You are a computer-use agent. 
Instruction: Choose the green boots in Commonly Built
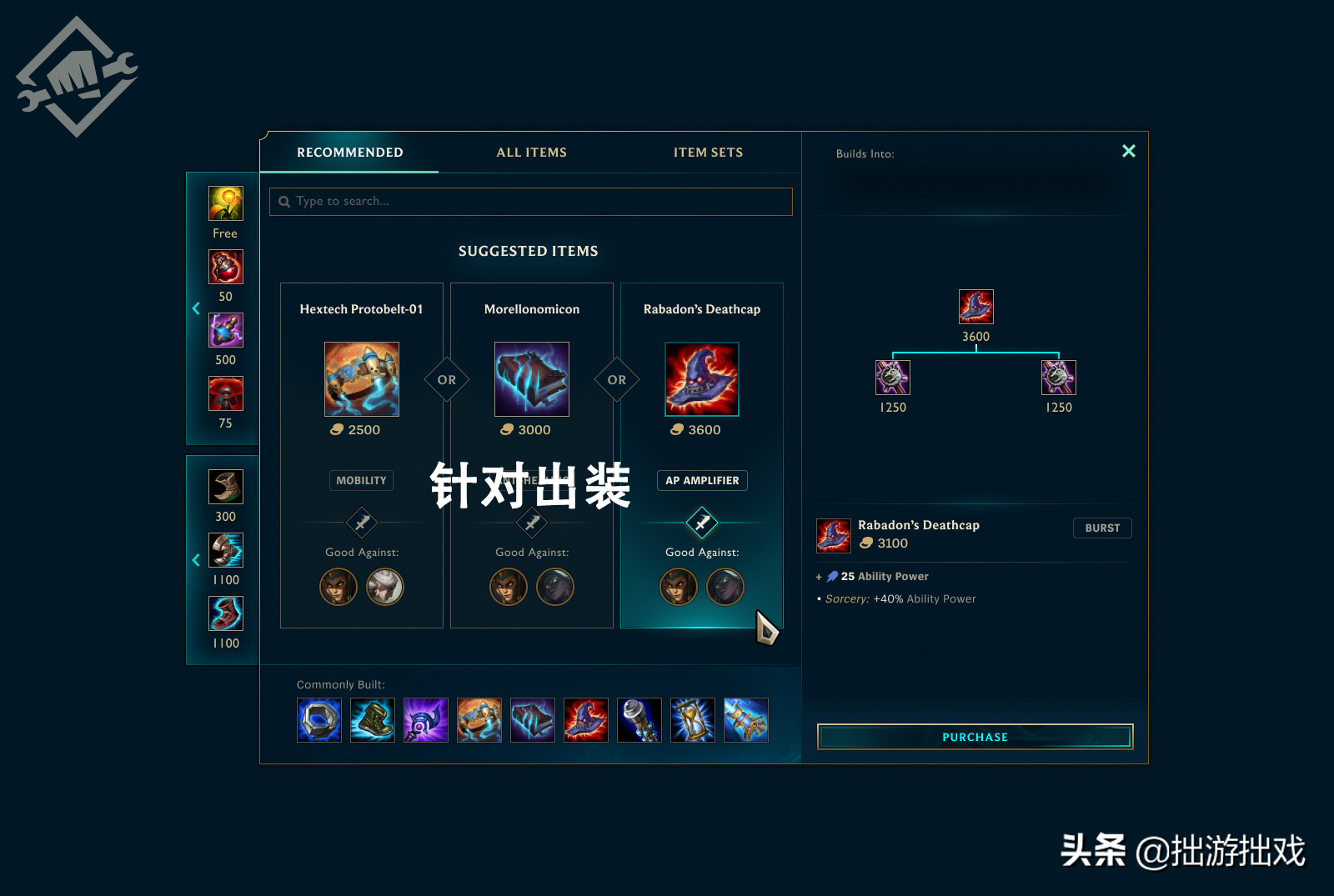tap(373, 720)
